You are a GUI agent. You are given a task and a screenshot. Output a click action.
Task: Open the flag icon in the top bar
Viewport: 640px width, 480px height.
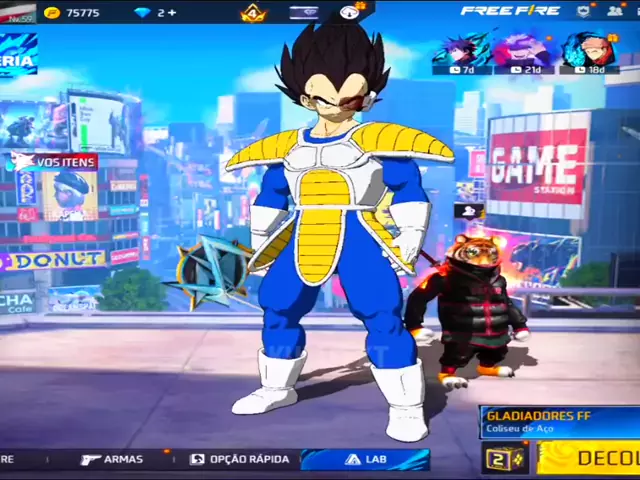304,12
